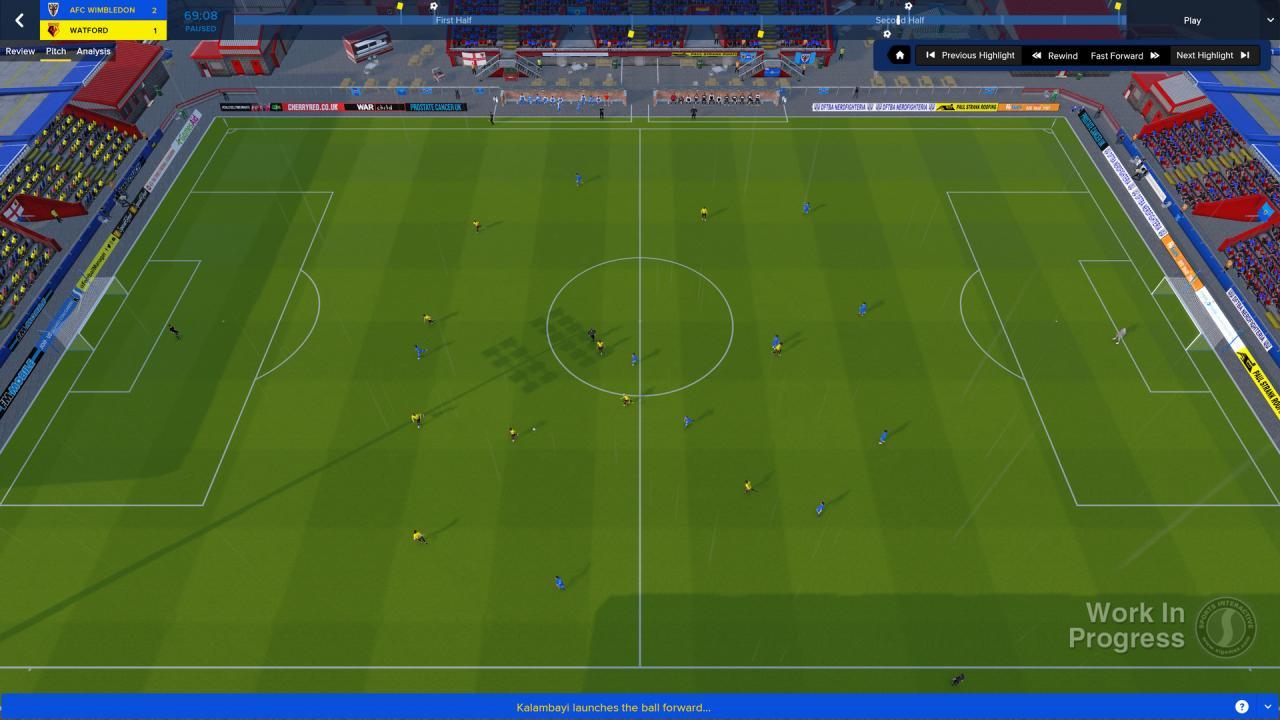The height and width of the screenshot is (720, 1280).
Task: Open the help question mark icon
Action: tap(1242, 706)
